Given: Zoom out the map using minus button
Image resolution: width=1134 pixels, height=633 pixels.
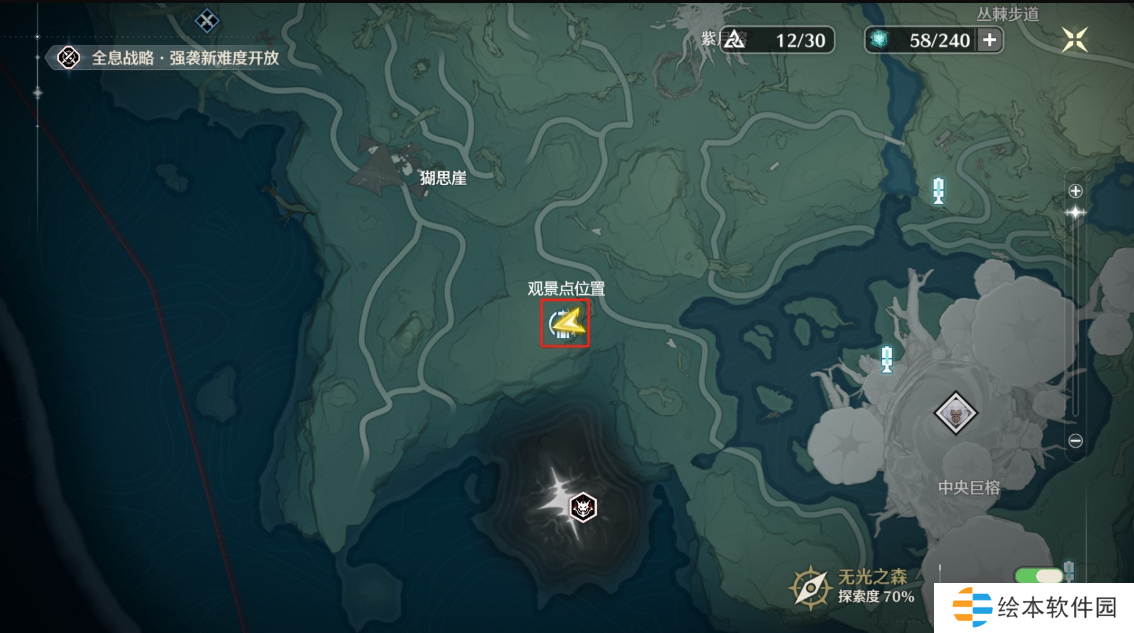Looking at the screenshot, I should pos(1076,440).
